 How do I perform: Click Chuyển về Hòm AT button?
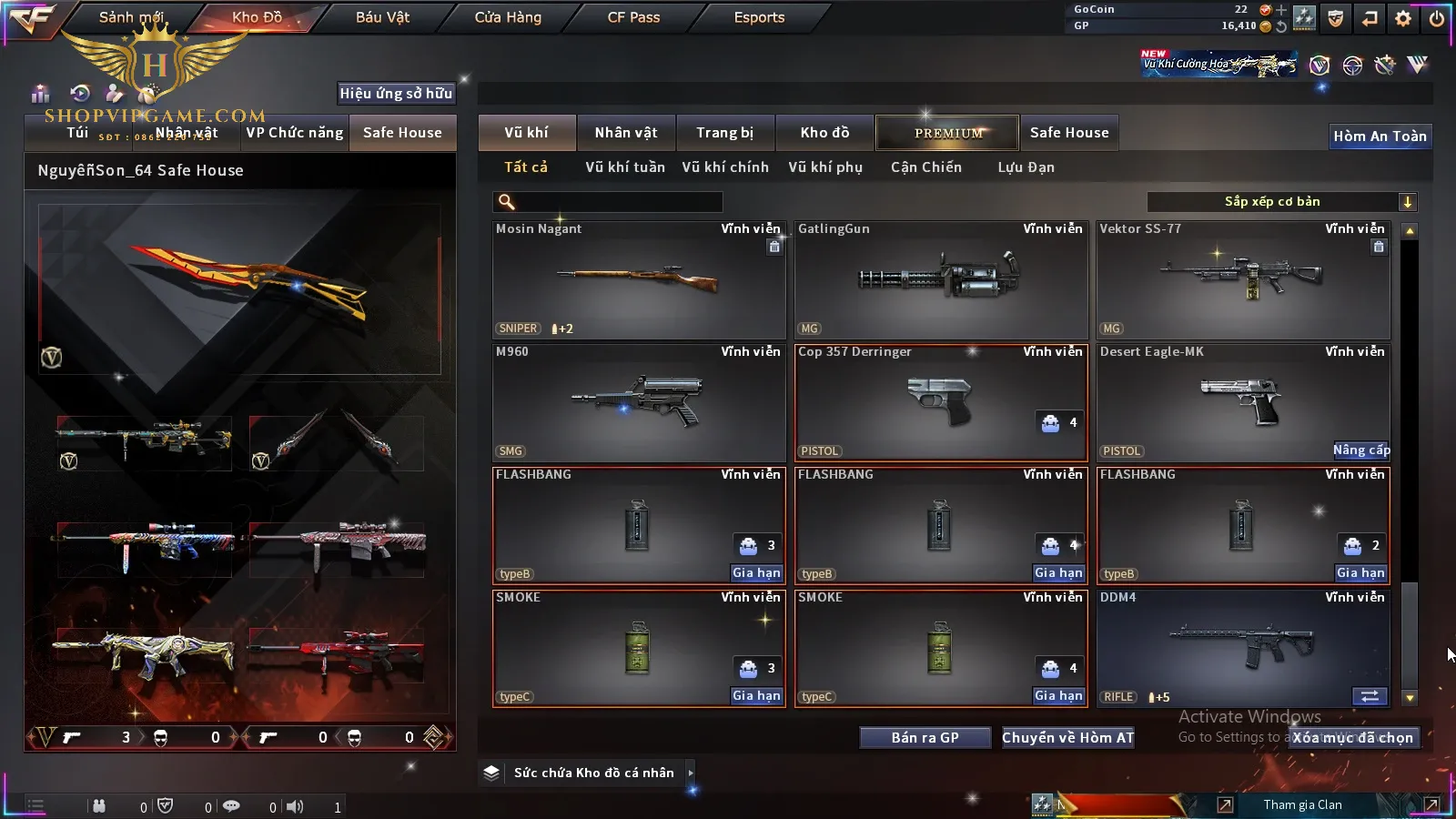1068,738
